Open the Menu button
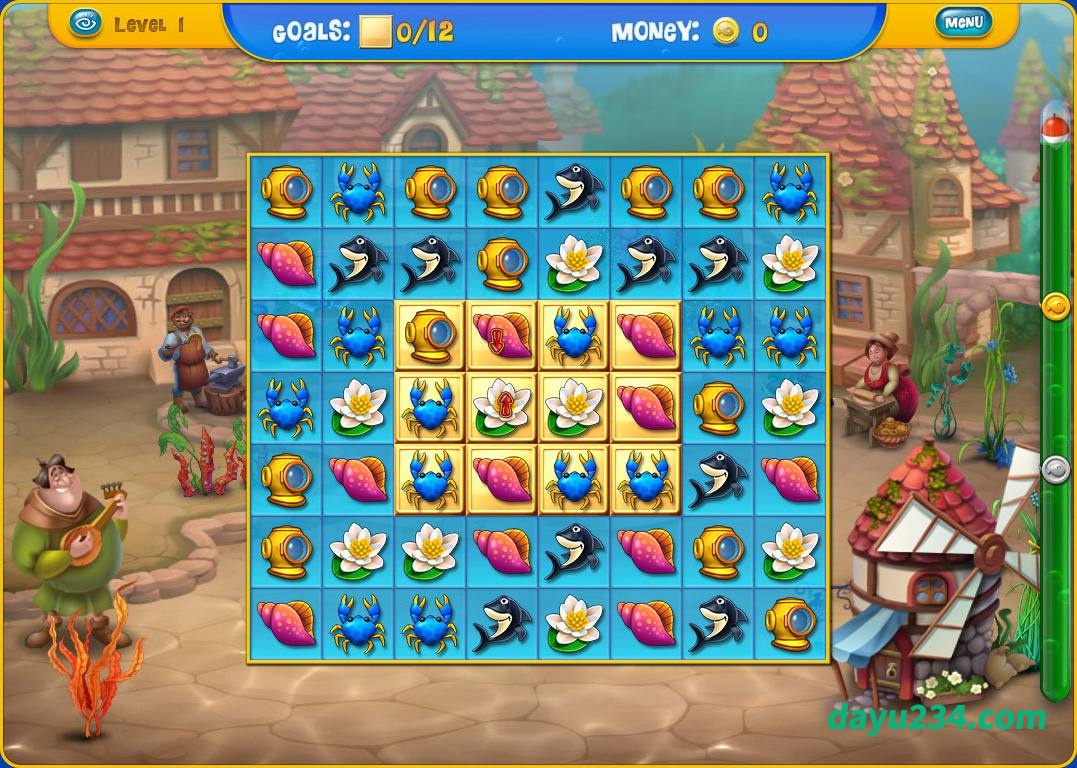 point(963,21)
